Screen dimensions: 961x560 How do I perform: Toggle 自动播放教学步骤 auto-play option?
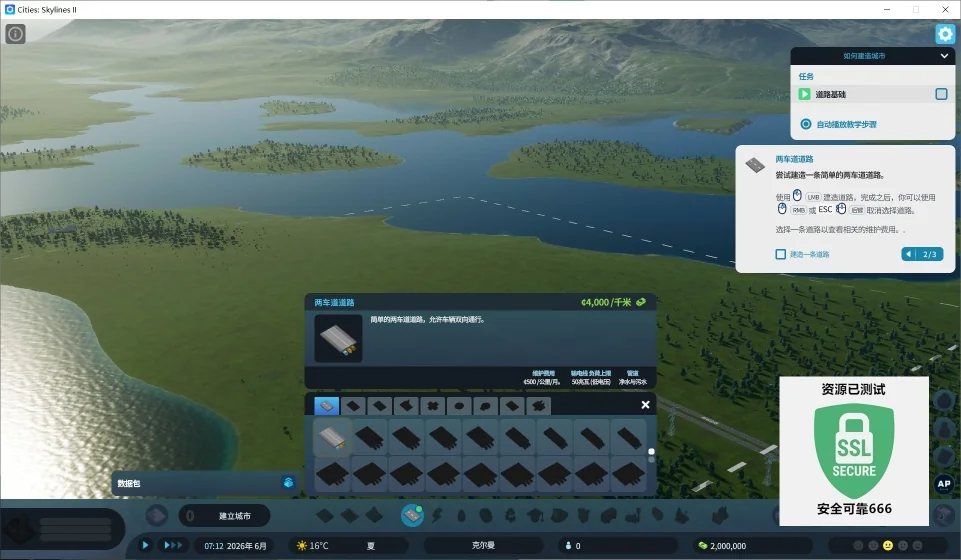(805, 124)
